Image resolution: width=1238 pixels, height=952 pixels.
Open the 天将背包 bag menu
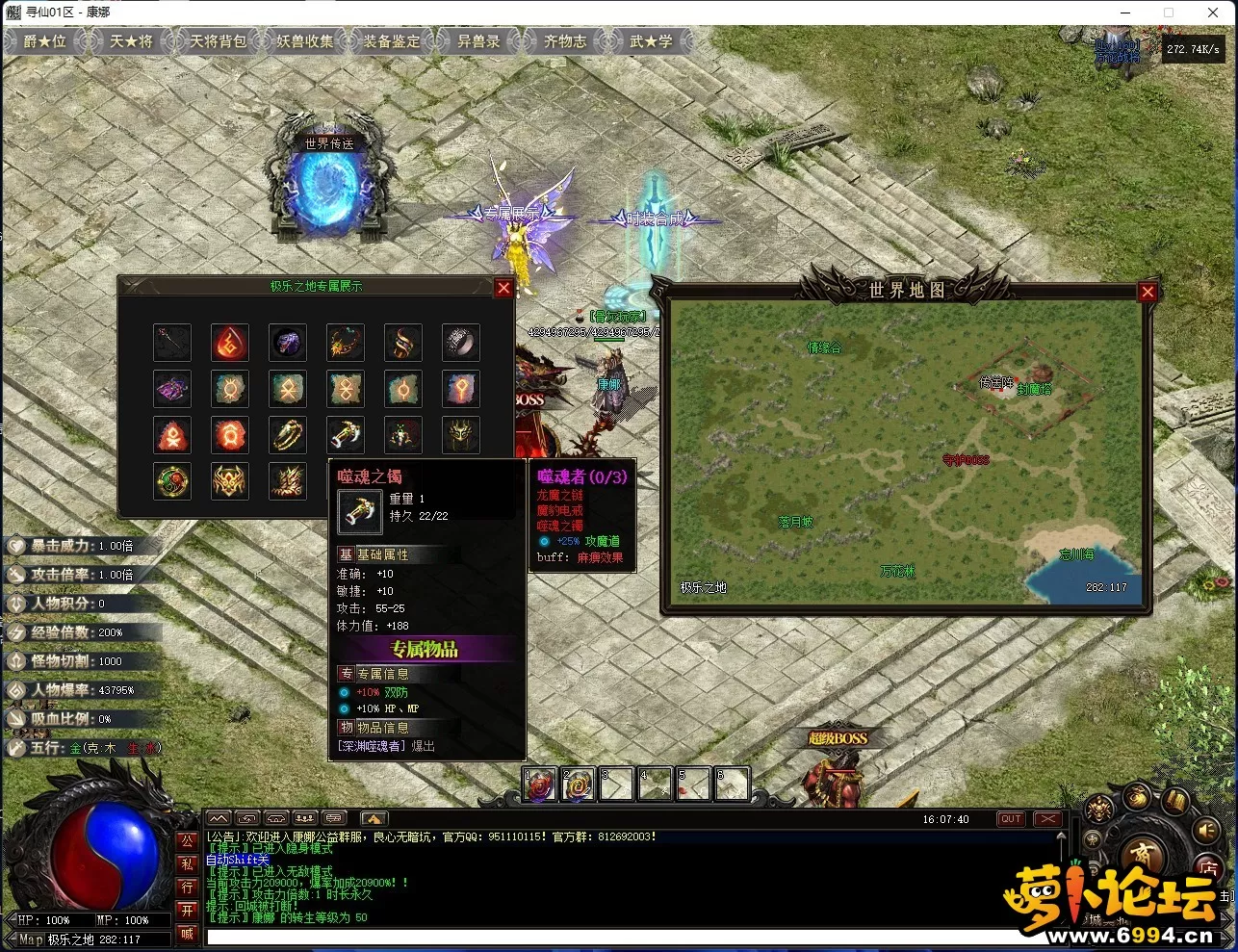[x=218, y=41]
